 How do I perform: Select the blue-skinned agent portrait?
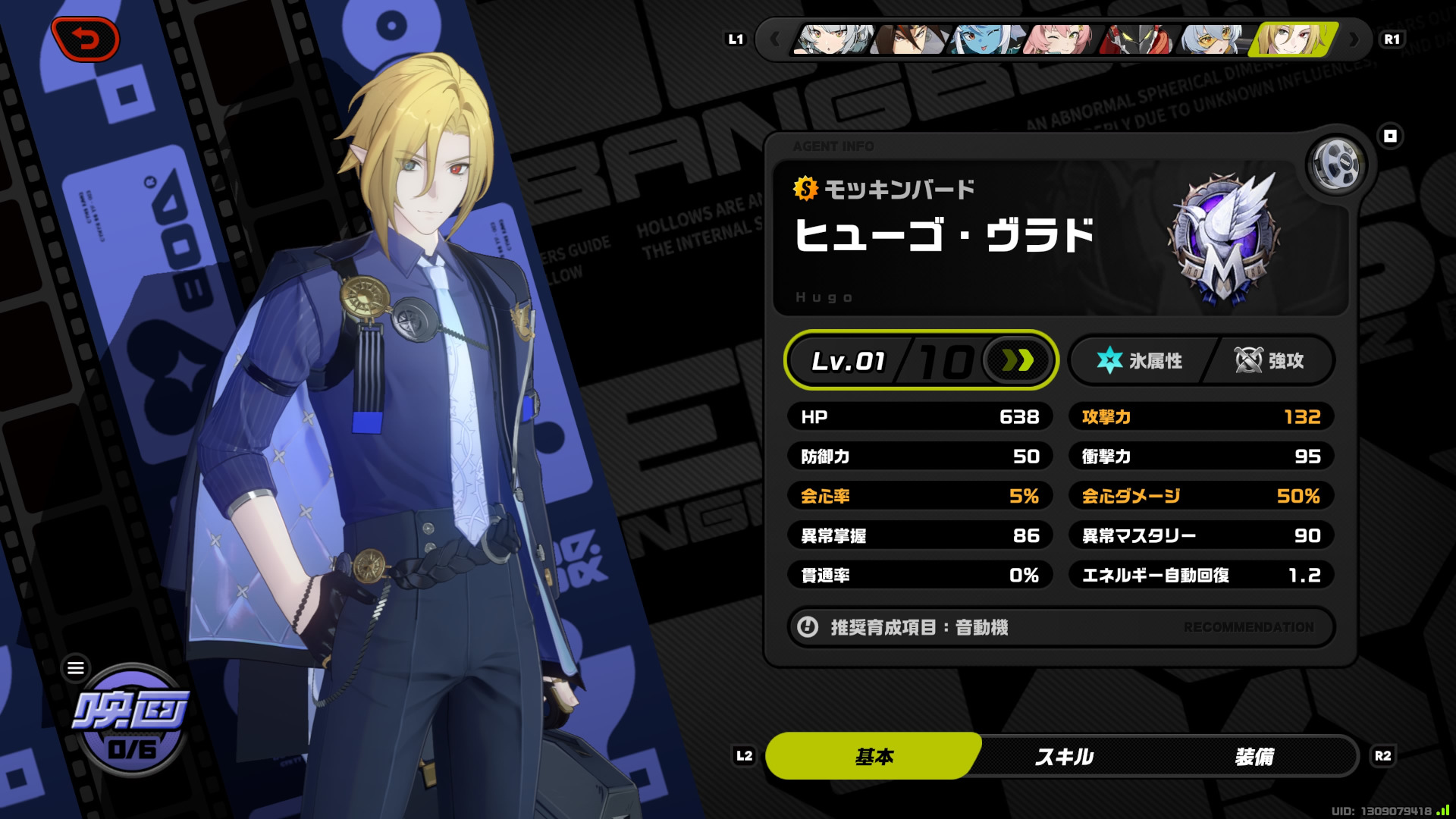click(986, 39)
